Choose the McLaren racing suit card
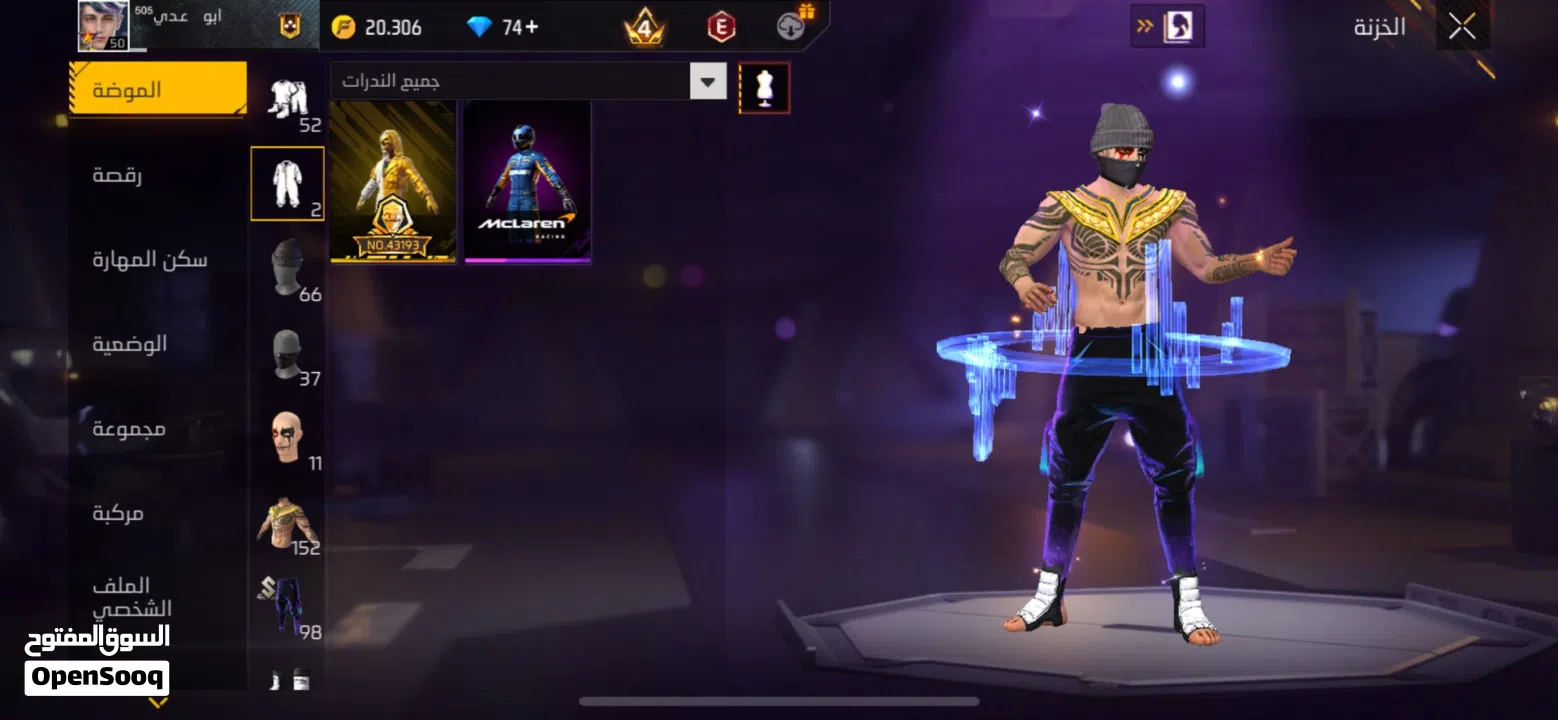 click(527, 182)
